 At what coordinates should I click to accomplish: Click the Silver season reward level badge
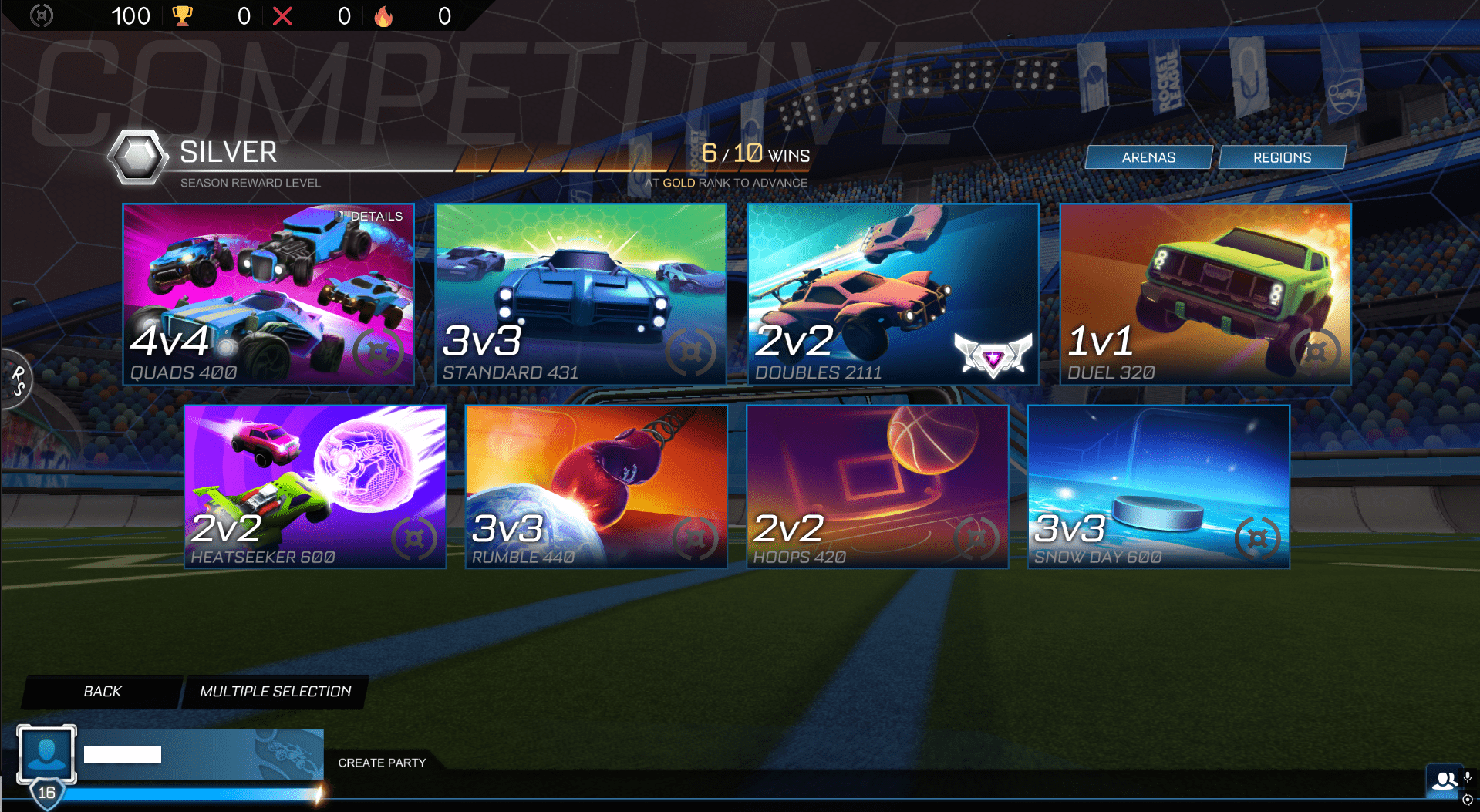[x=136, y=157]
